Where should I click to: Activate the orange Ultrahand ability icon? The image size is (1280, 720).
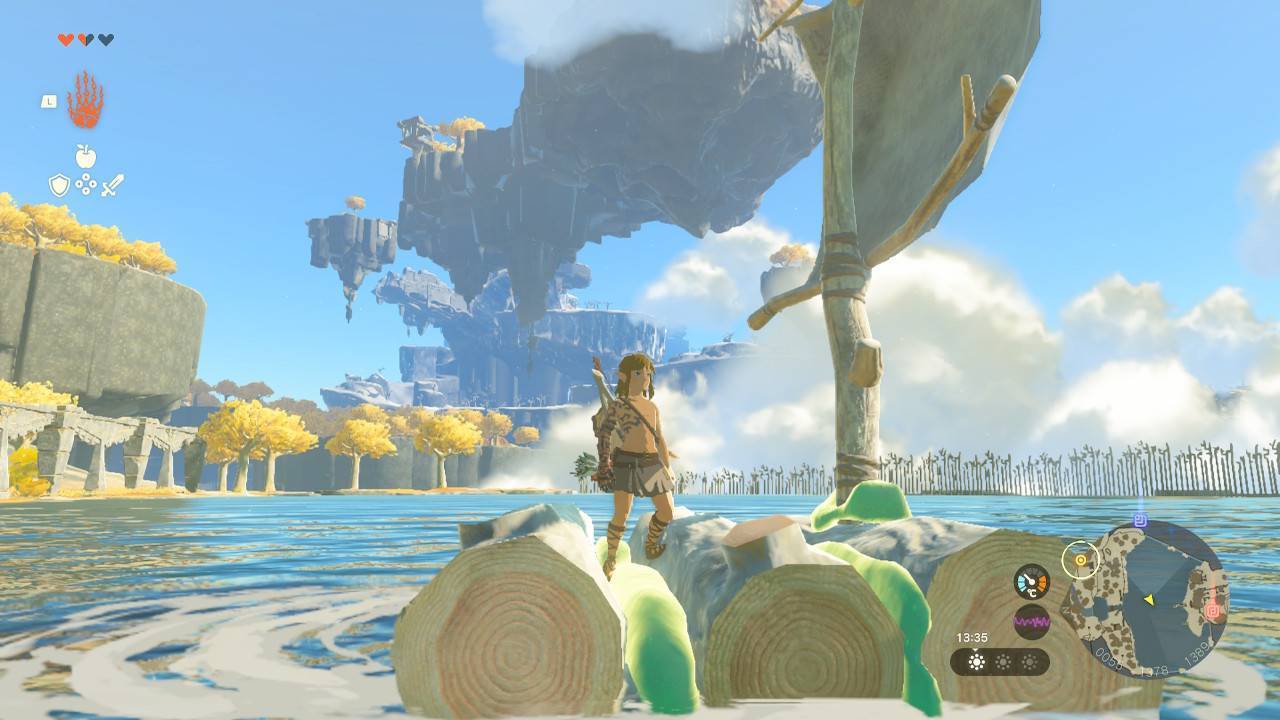click(x=85, y=100)
